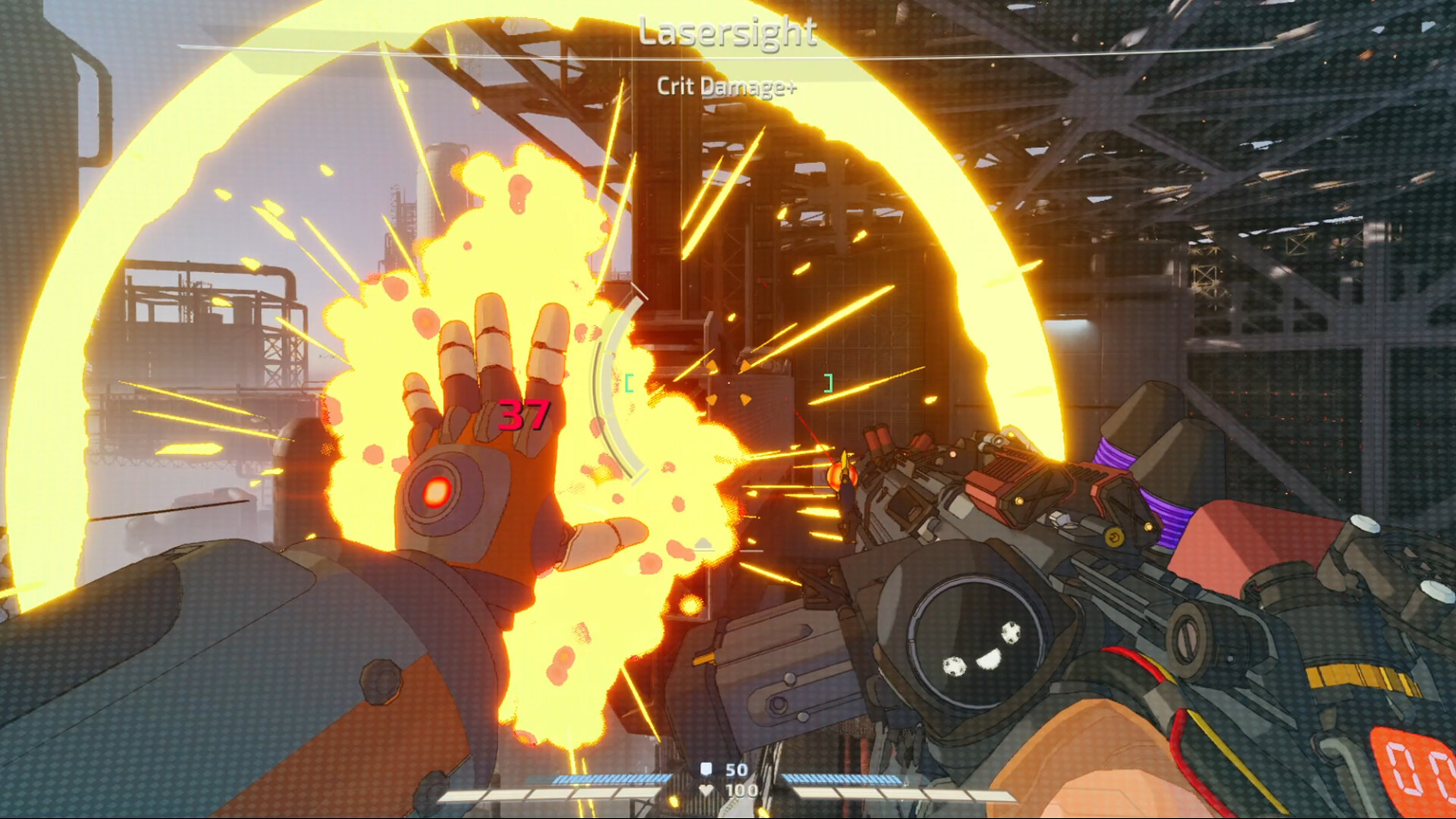Select the heart health icon
The height and width of the screenshot is (819, 1456).
point(707,789)
